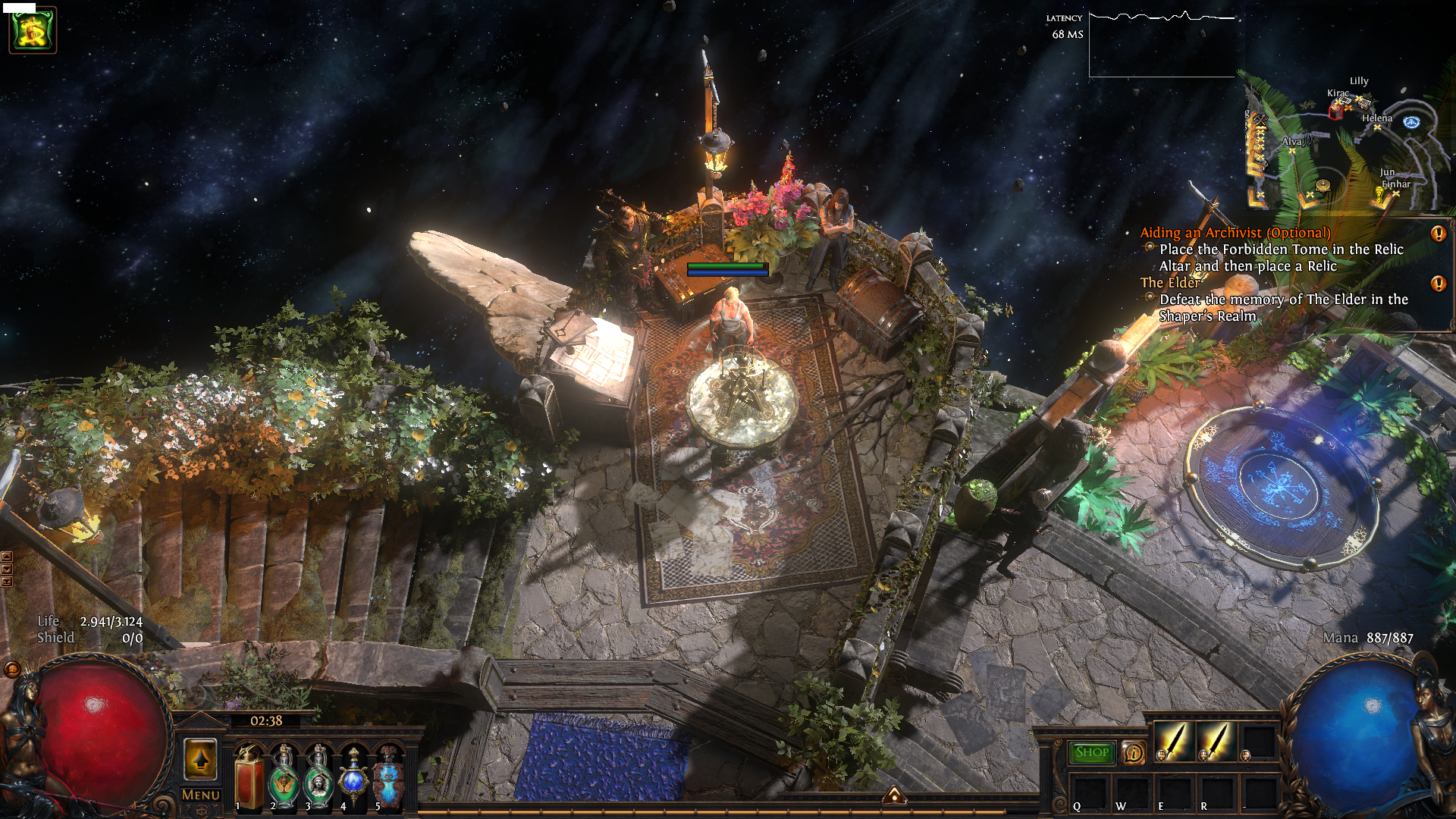This screenshot has height=819, width=1456.
Task: Click the exclamation icon beside The Elder quest
Action: tap(1438, 284)
